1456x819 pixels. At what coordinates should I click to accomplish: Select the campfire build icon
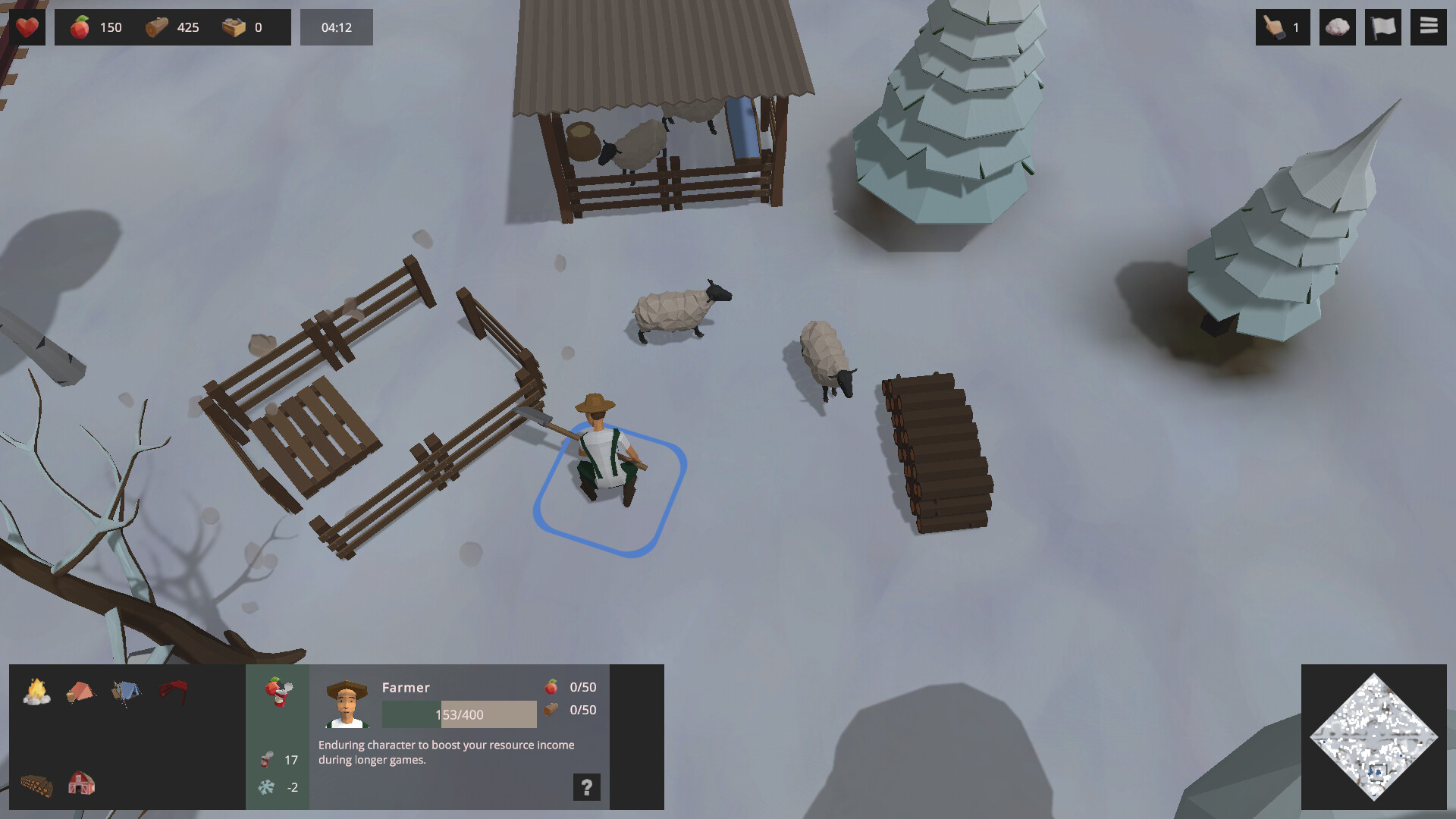point(35,692)
